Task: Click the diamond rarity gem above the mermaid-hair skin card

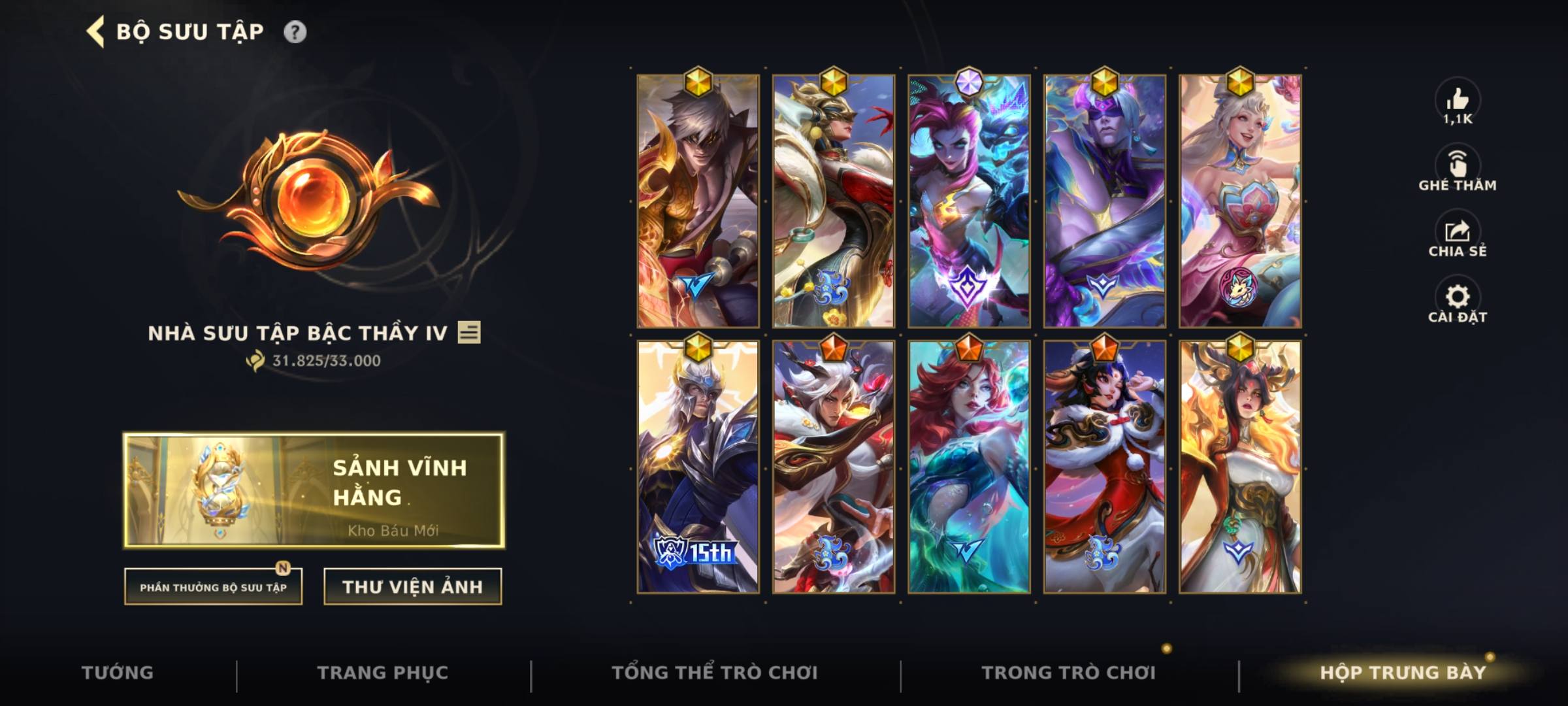Action: tap(969, 79)
